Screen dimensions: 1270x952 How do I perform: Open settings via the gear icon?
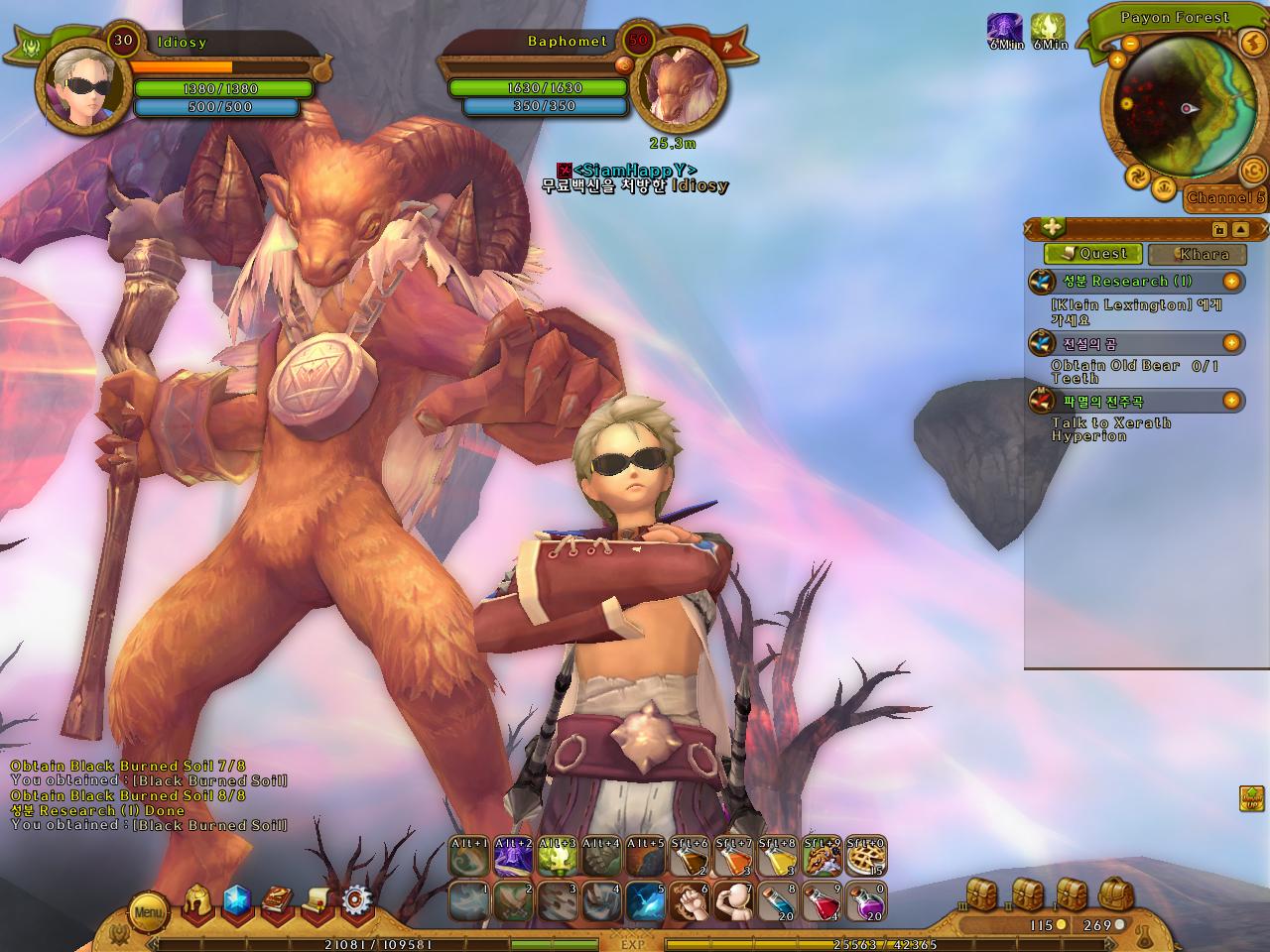tap(357, 901)
